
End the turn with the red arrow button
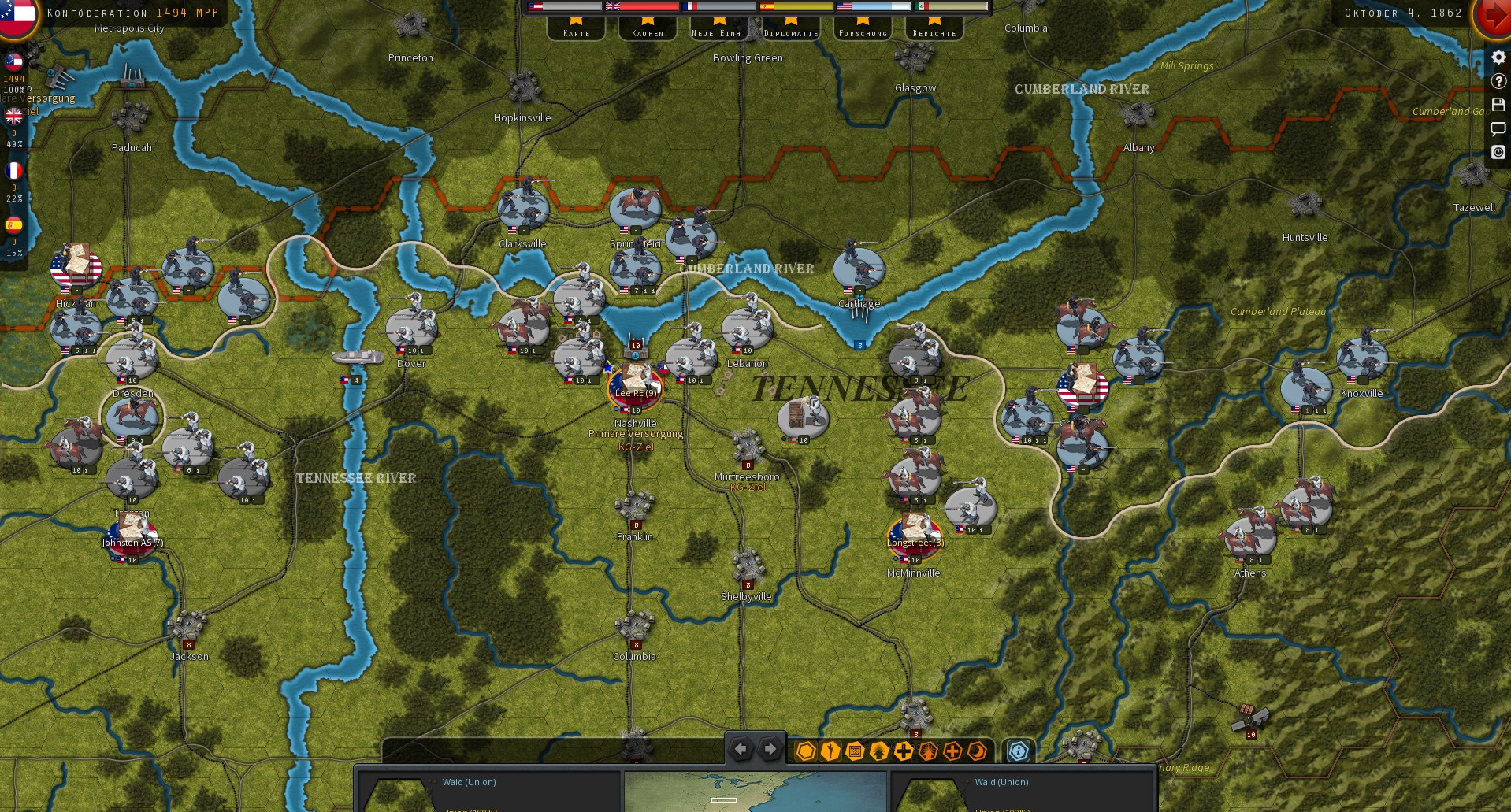1493,16
